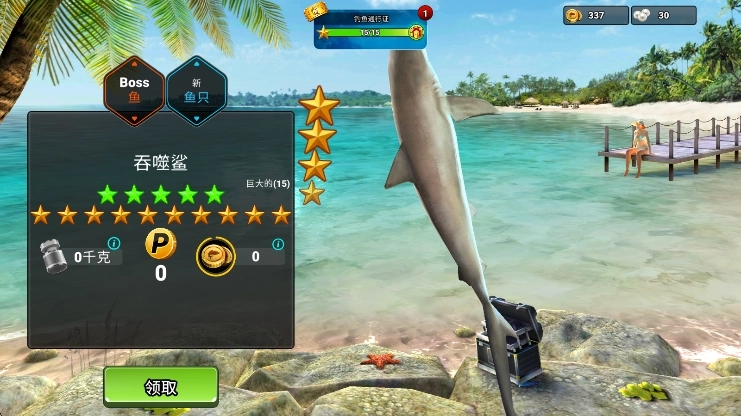Open the gold coin balance showing 337
This screenshot has width=741, height=416.
click(595, 15)
